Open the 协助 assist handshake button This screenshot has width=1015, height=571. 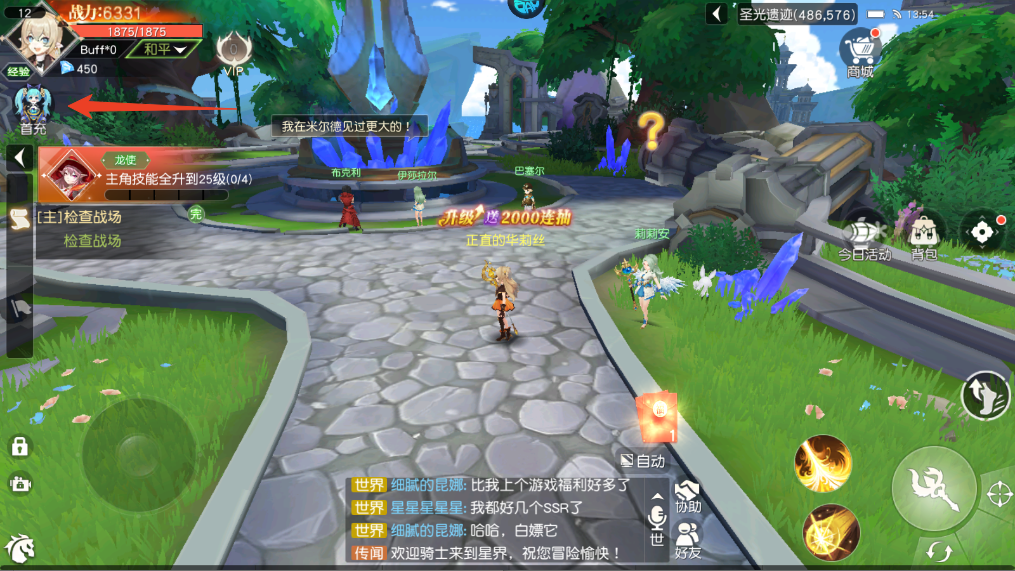(687, 496)
